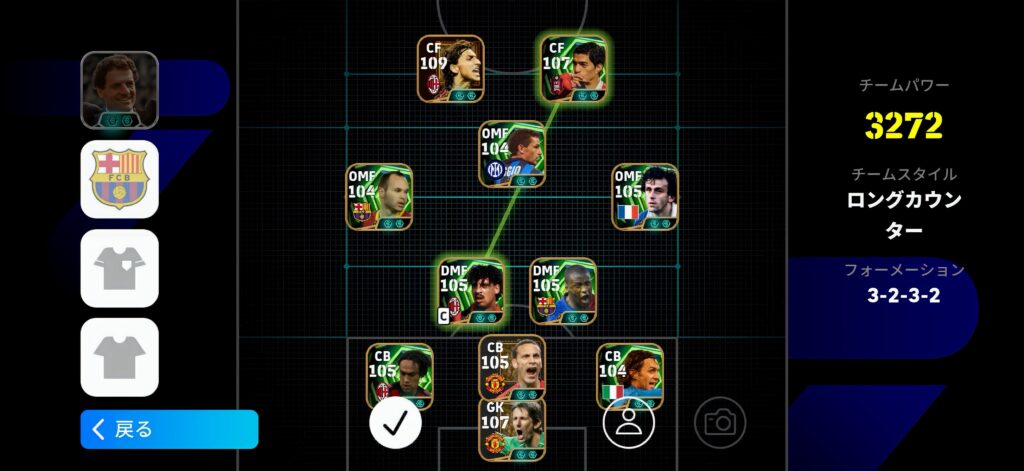
Task: Click the person silhouette icon button
Action: [x=628, y=422]
